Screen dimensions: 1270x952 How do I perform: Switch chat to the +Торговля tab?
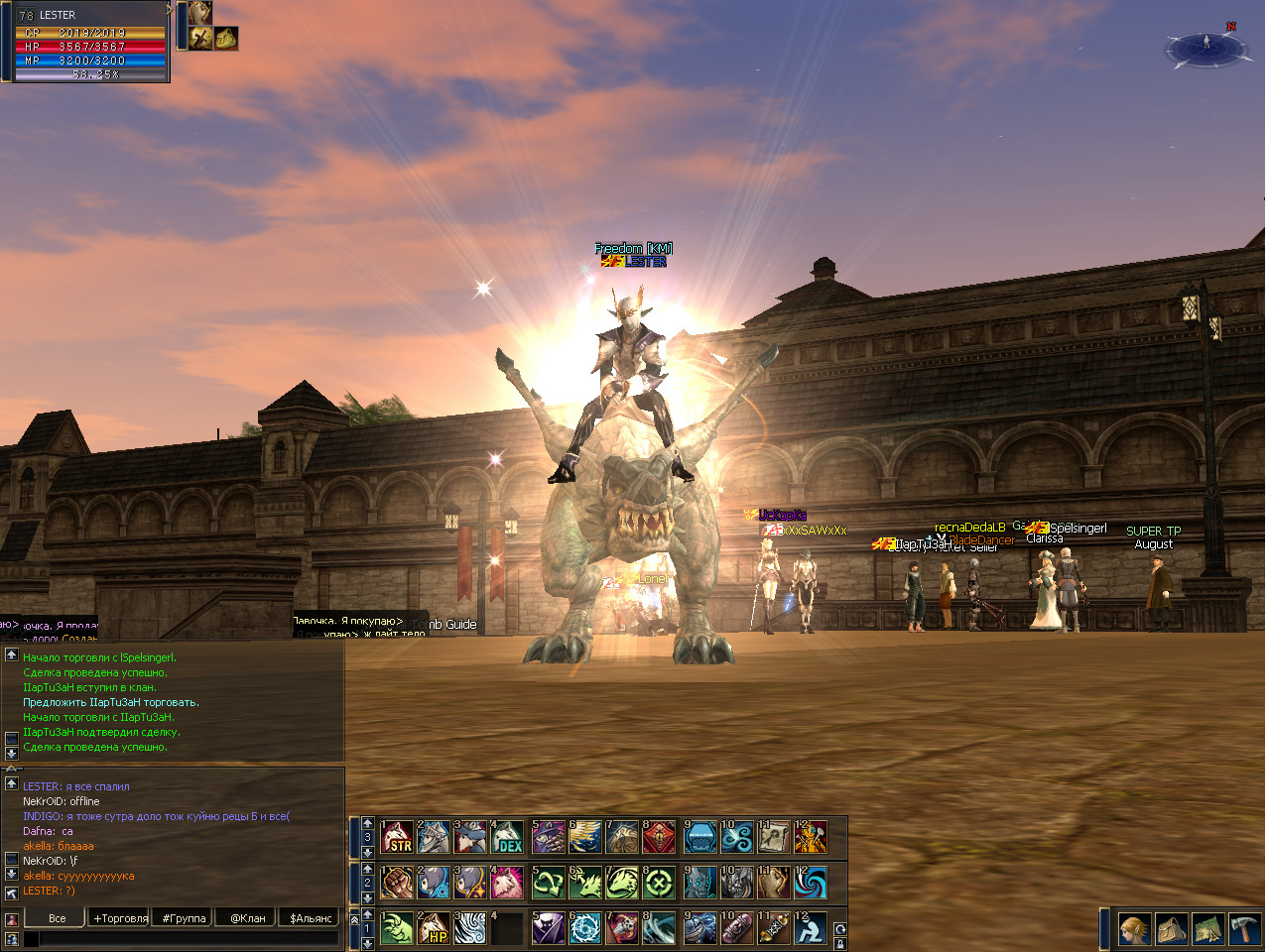[x=120, y=918]
